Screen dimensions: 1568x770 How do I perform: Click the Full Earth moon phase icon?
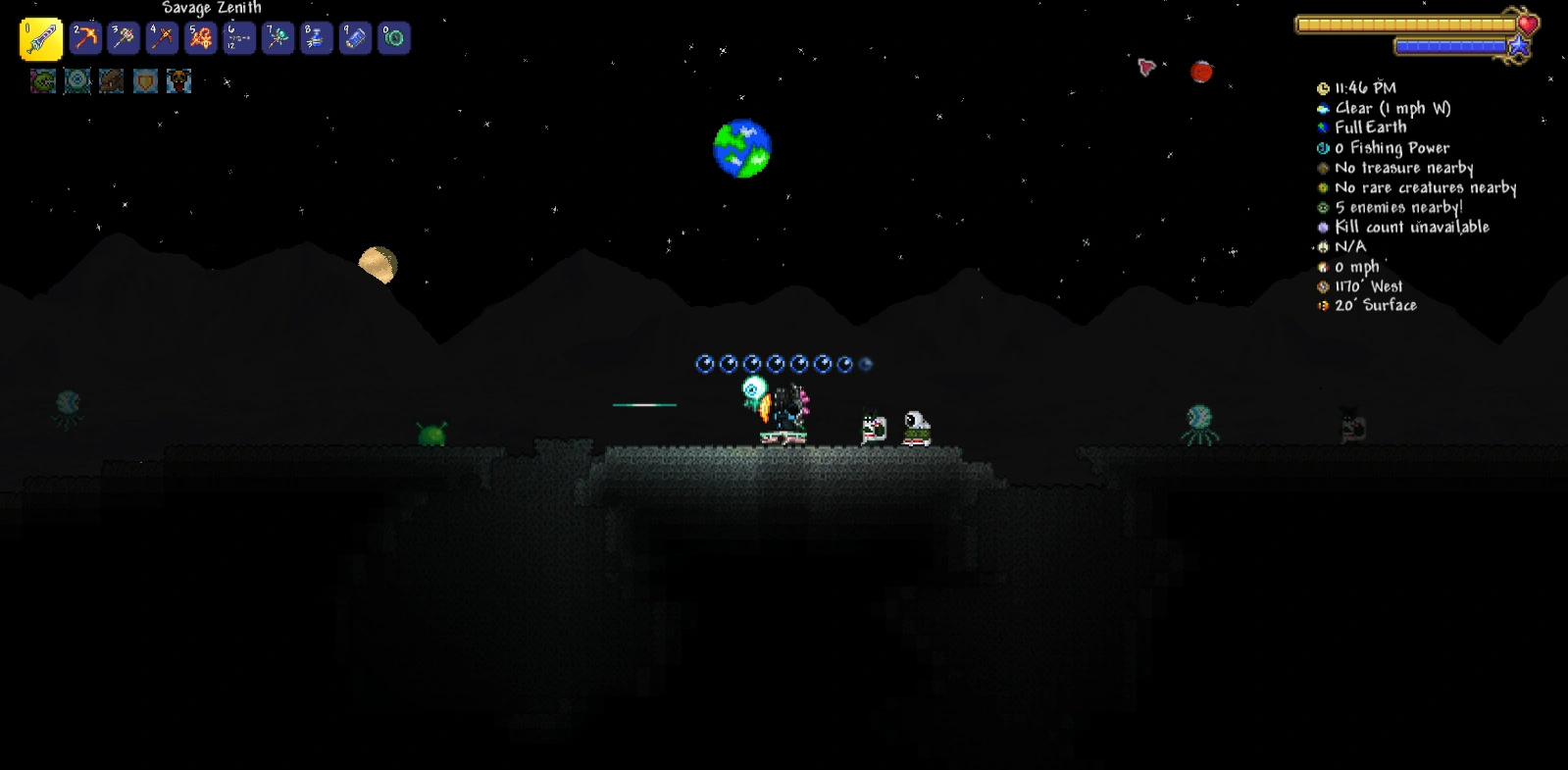(1323, 128)
